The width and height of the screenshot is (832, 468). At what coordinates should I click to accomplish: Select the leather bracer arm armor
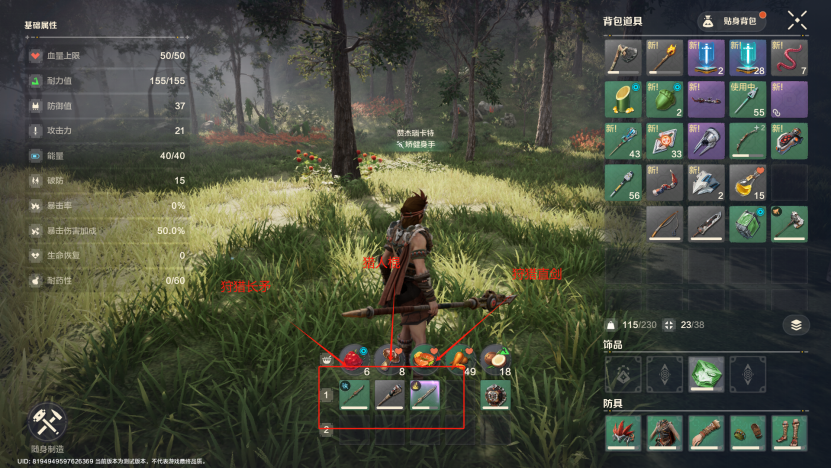tap(705, 433)
